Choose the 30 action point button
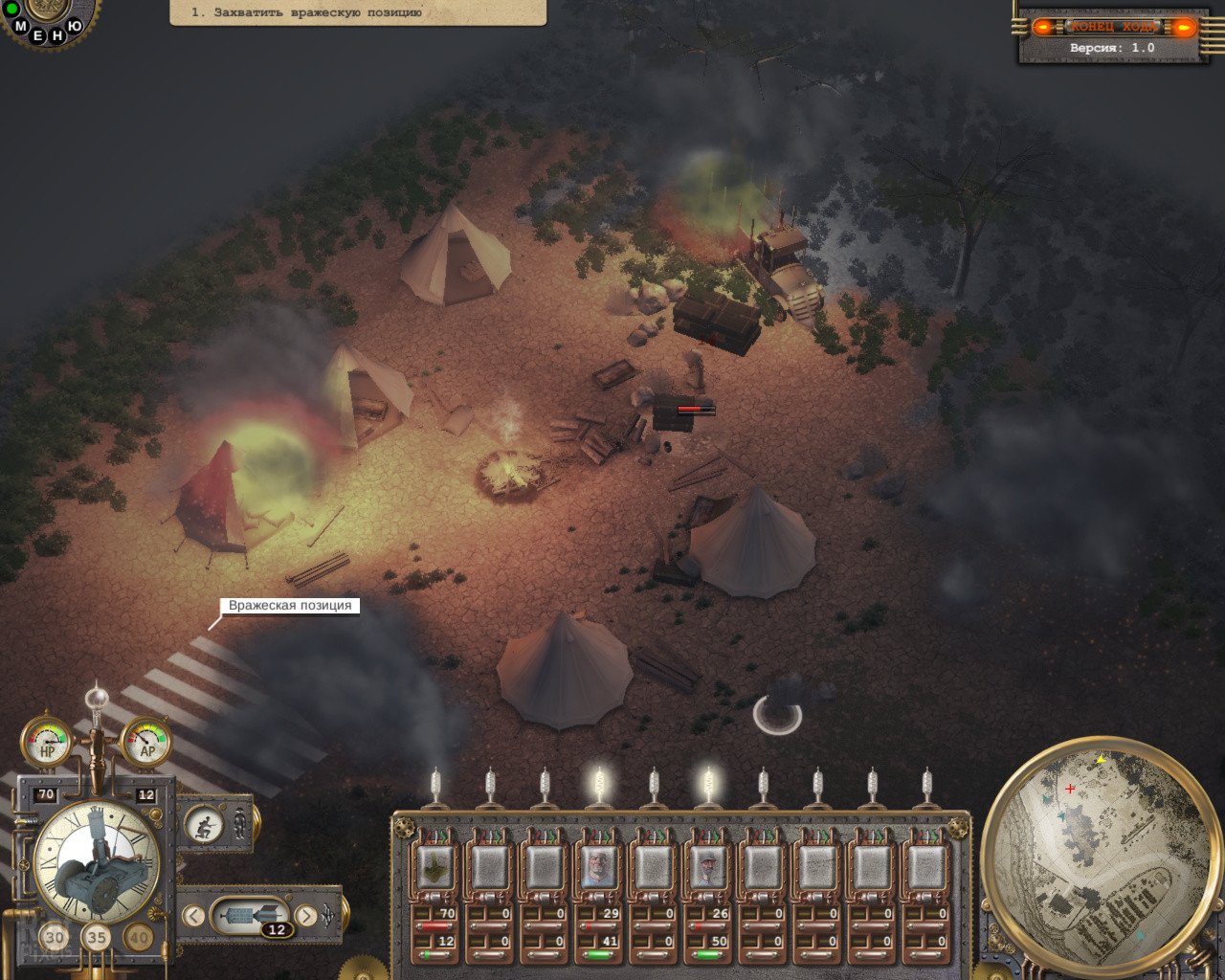Screen dimensions: 1225x980 tap(55, 938)
